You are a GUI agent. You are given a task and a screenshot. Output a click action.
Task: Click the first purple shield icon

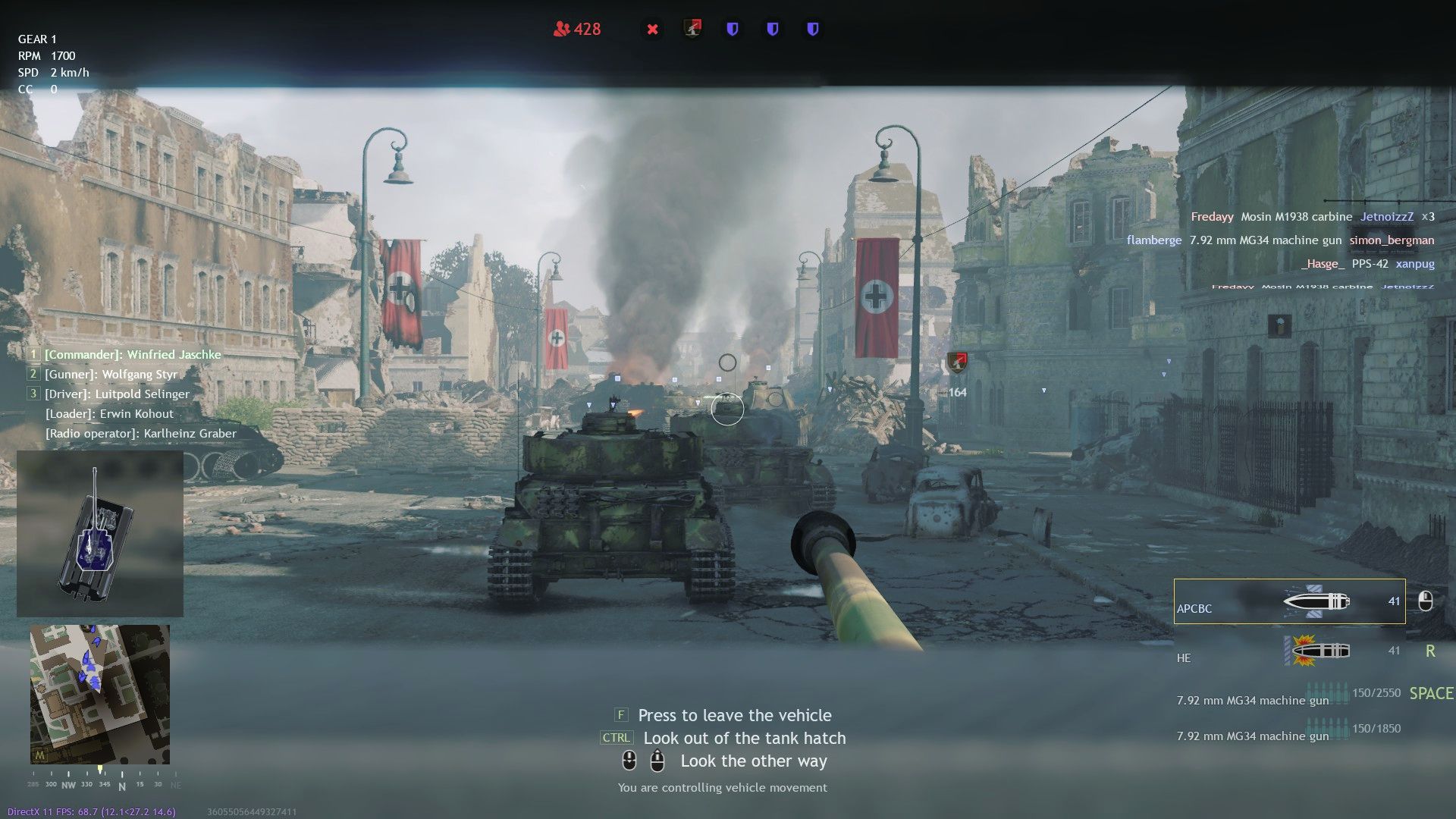tap(733, 29)
